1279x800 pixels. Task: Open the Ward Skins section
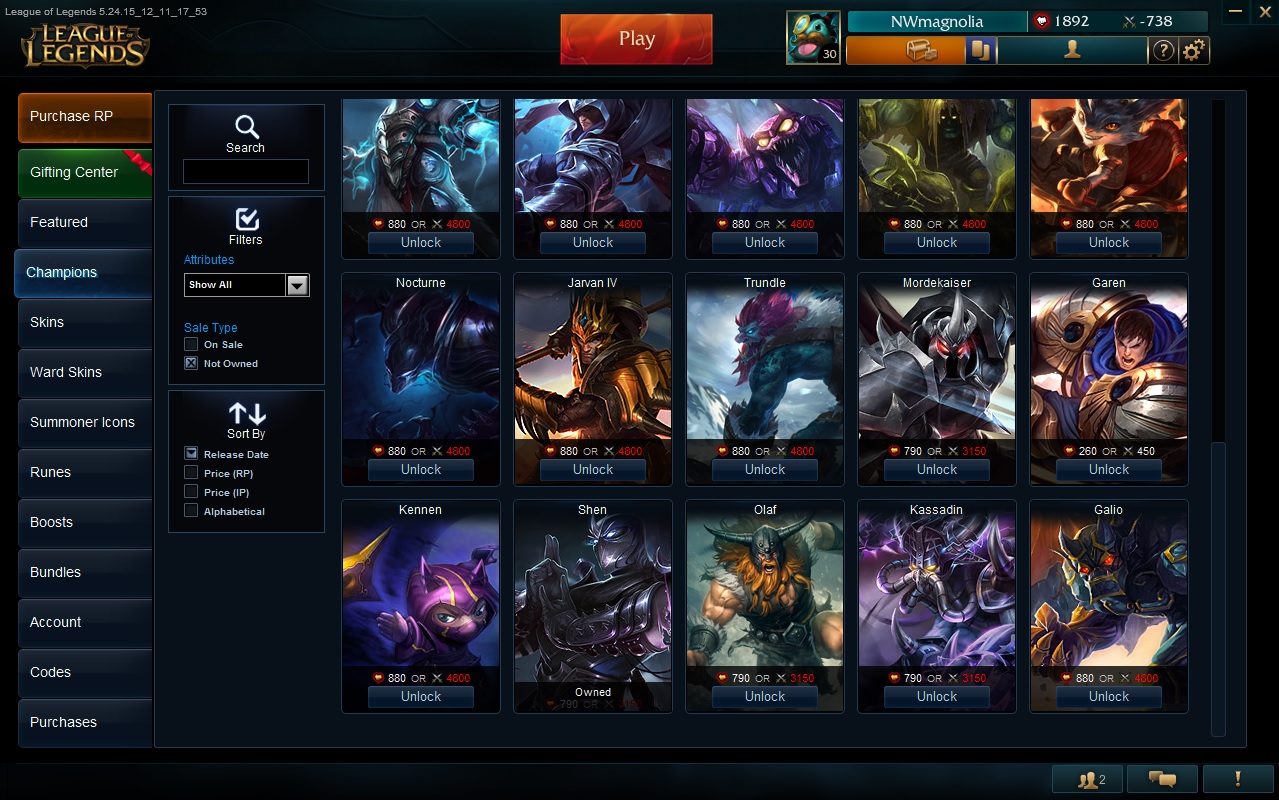pyautogui.click(x=85, y=372)
